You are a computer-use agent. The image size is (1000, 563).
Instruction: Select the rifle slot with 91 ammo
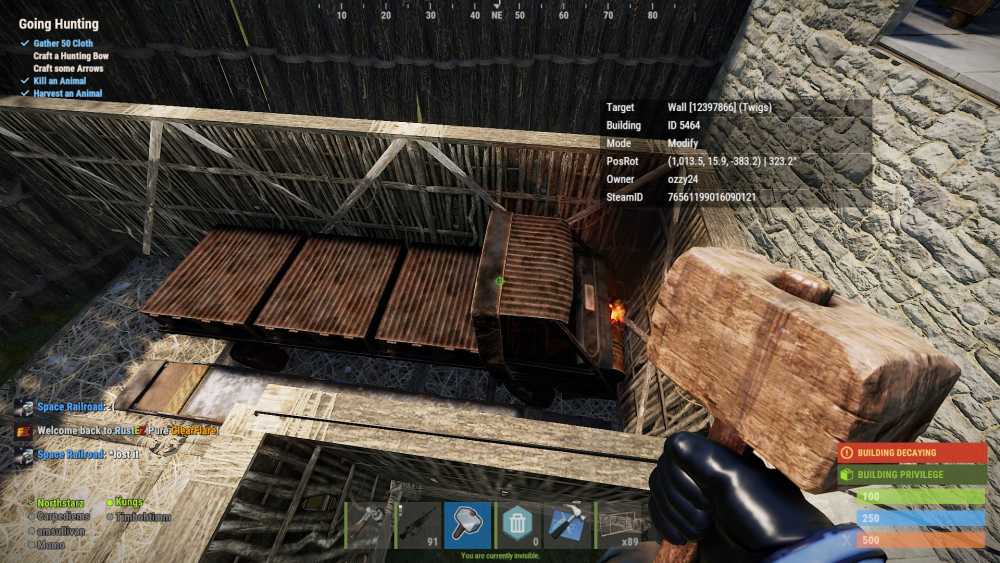coord(418,525)
